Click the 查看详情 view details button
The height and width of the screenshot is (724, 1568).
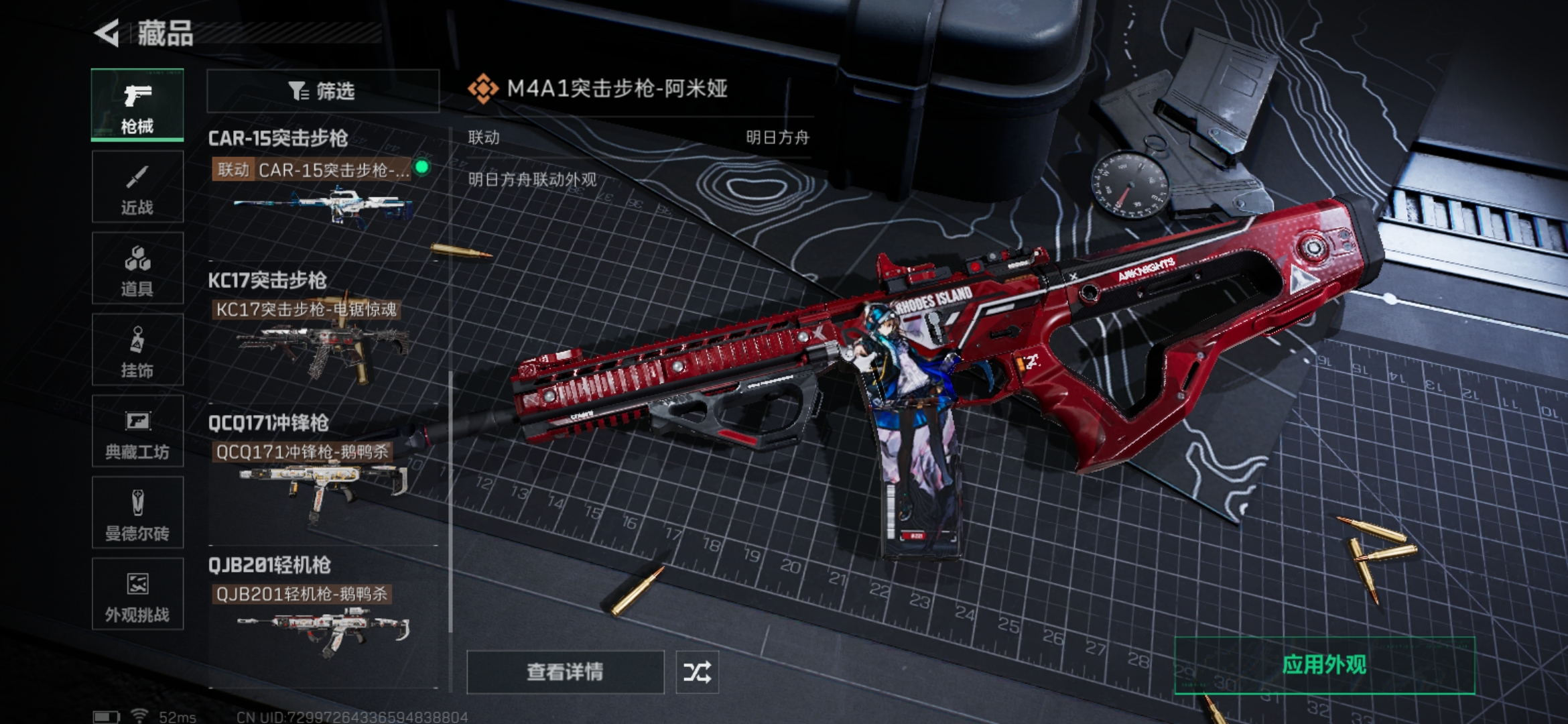tap(565, 672)
